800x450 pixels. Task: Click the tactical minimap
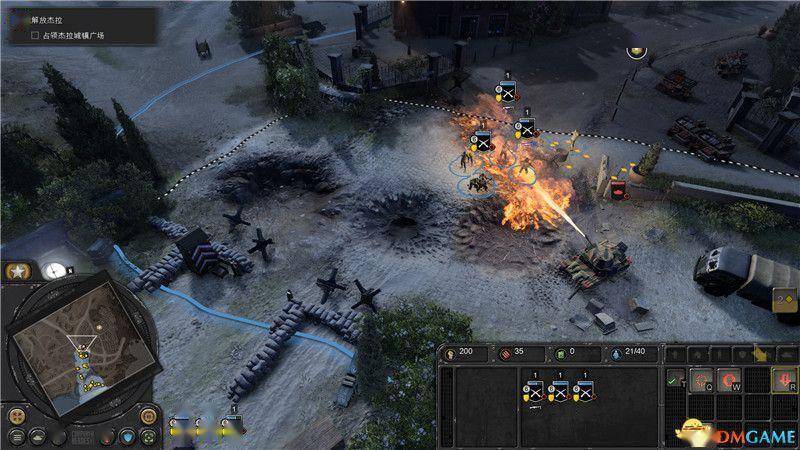coord(82,353)
